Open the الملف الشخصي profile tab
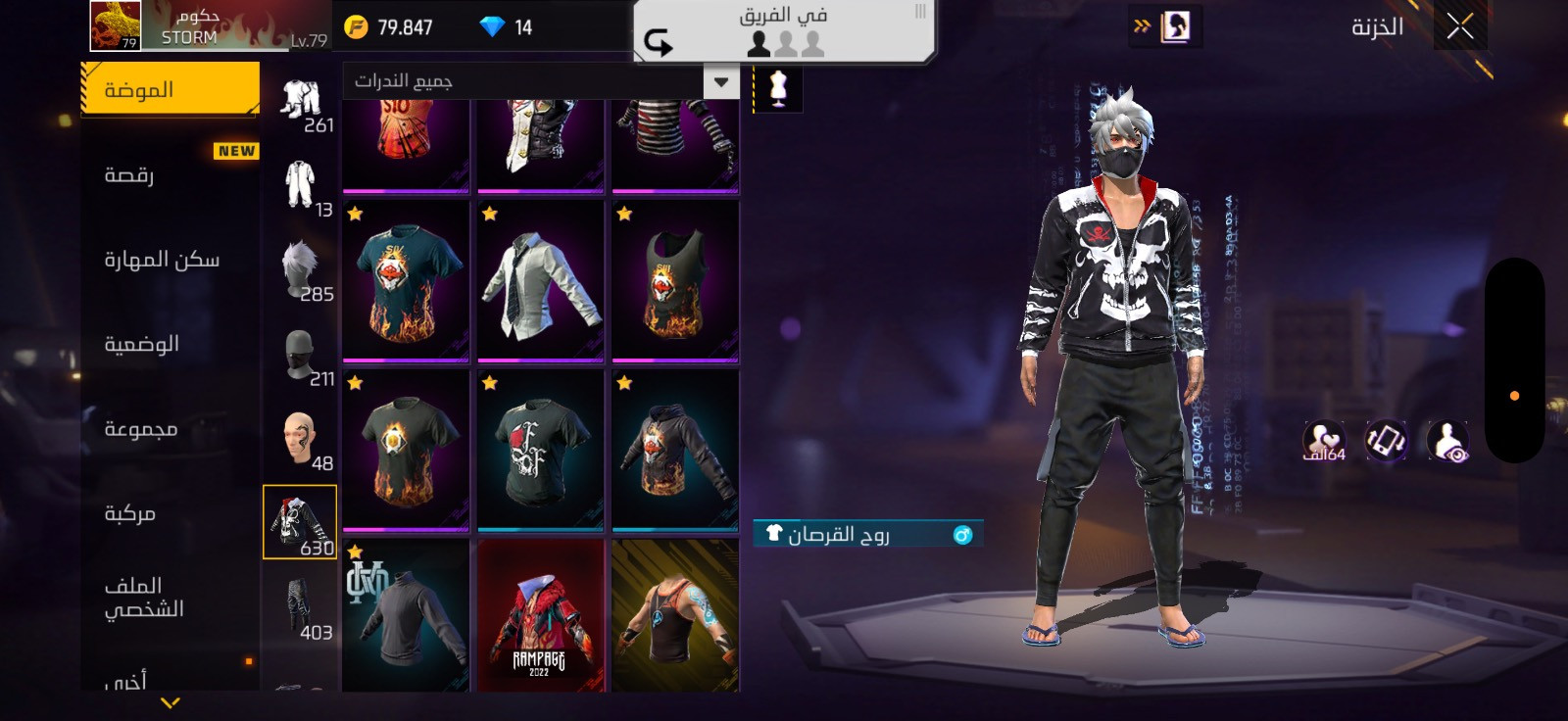The height and width of the screenshot is (721, 1568). (x=170, y=598)
